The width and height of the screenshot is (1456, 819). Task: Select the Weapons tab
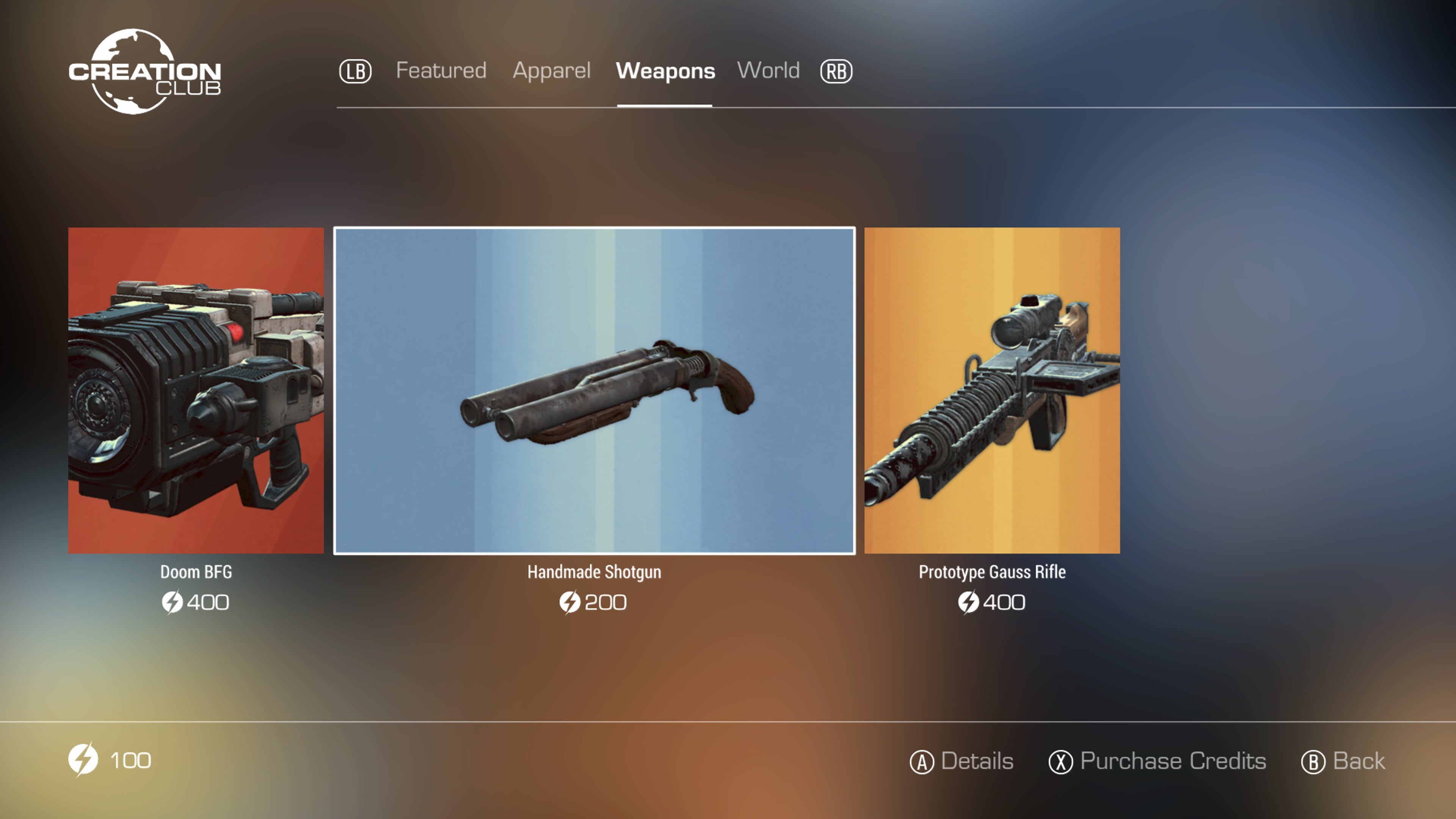click(x=665, y=71)
